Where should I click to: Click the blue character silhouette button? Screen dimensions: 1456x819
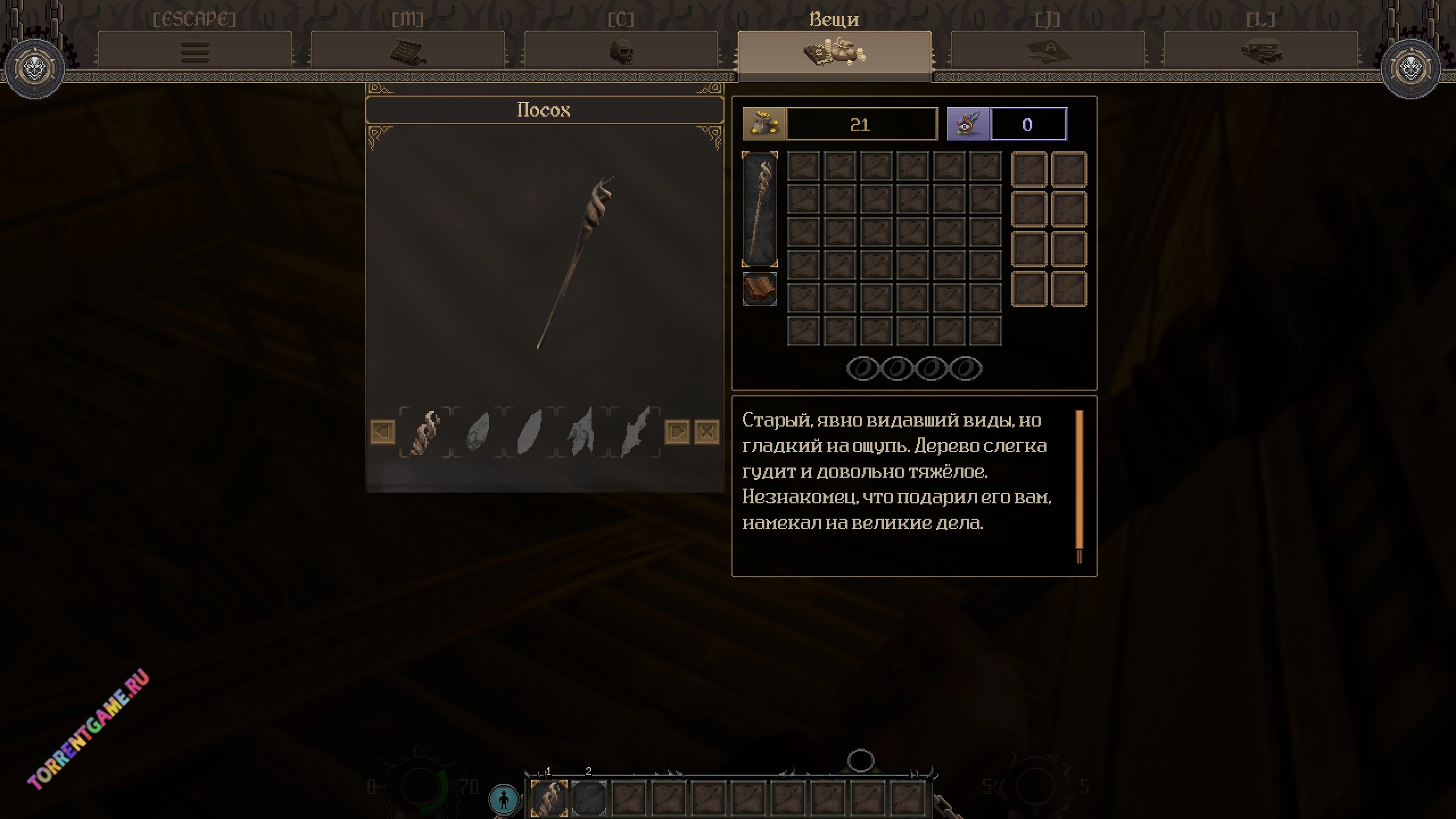coord(504,799)
